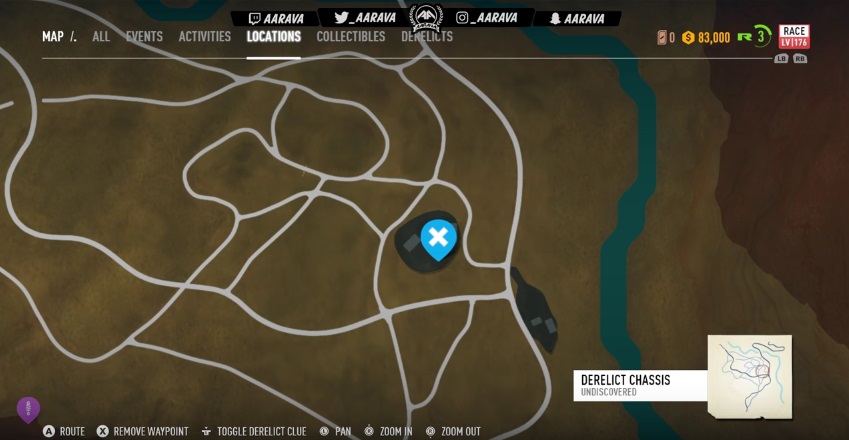Select the blue X waypoint marker
This screenshot has width=849, height=440.
tap(438, 238)
